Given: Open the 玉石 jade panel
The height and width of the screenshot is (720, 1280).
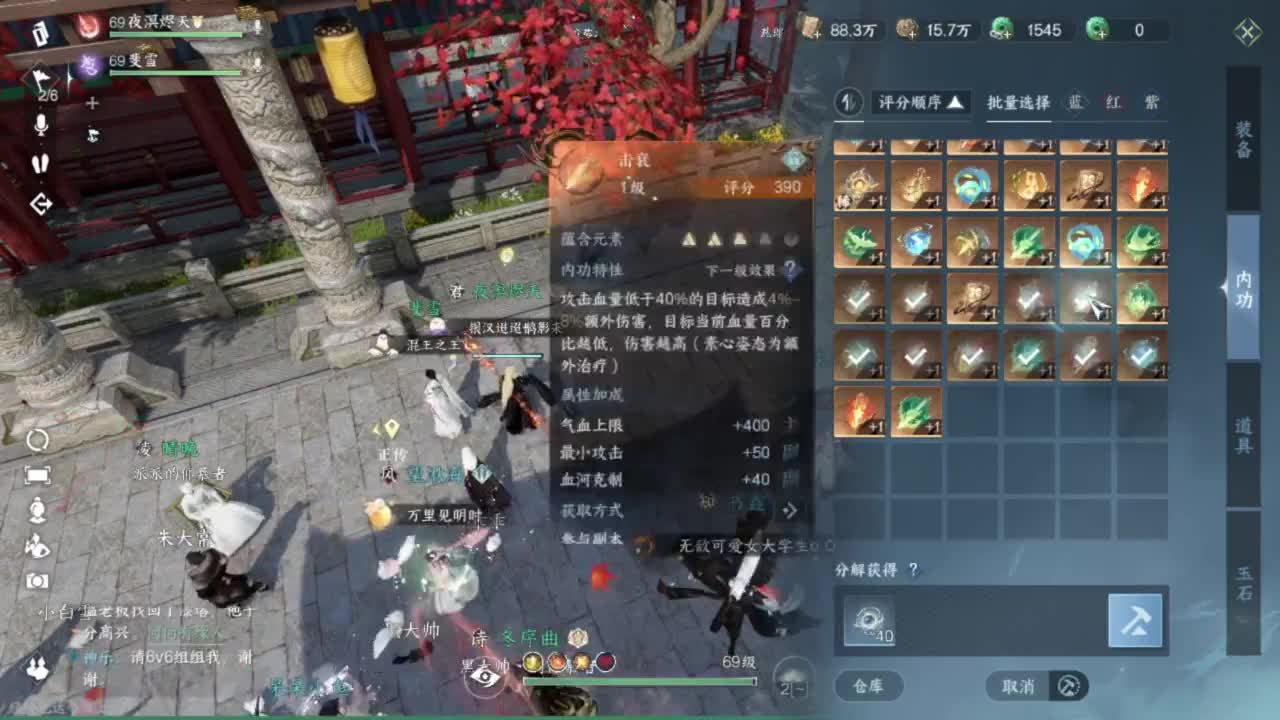Looking at the screenshot, I should coord(1244,580).
